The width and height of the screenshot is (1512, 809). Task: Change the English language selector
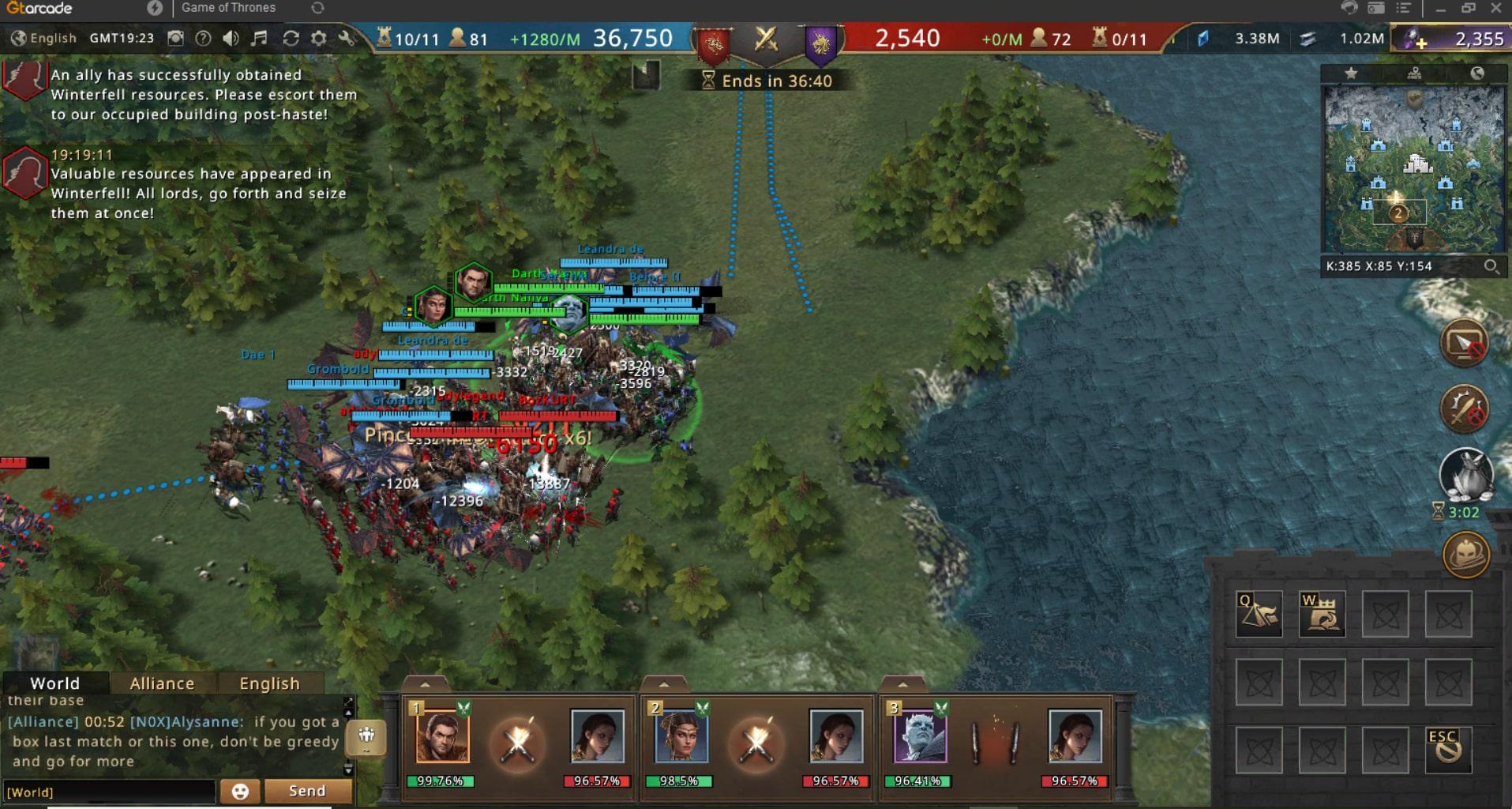coord(44,38)
